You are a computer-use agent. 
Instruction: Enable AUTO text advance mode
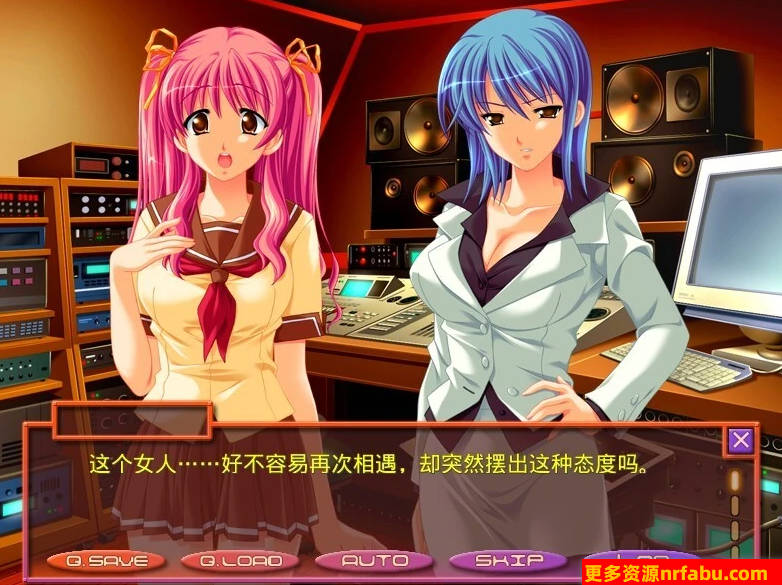[x=374, y=561]
